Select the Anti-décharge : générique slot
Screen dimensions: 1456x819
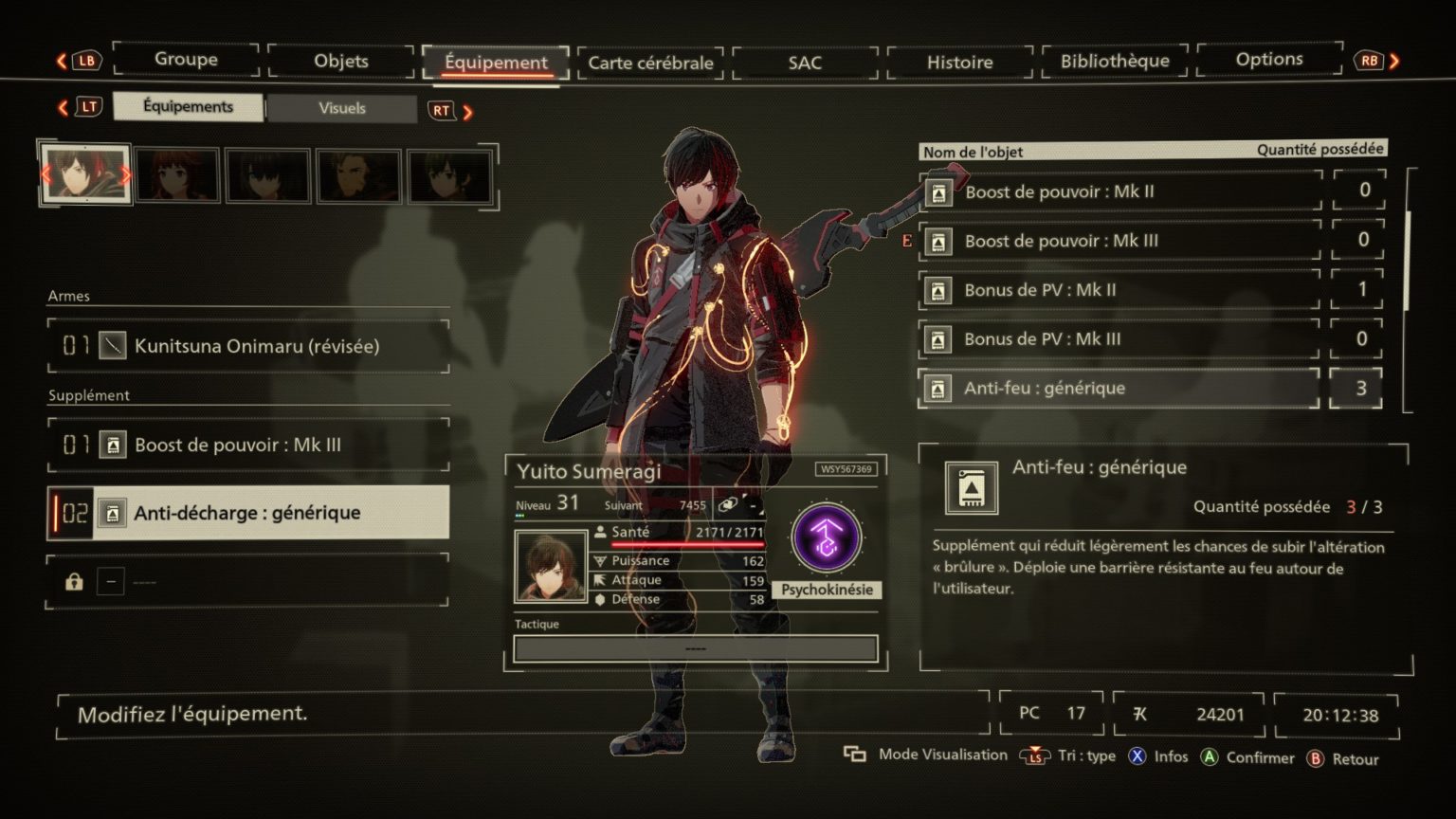[248, 513]
